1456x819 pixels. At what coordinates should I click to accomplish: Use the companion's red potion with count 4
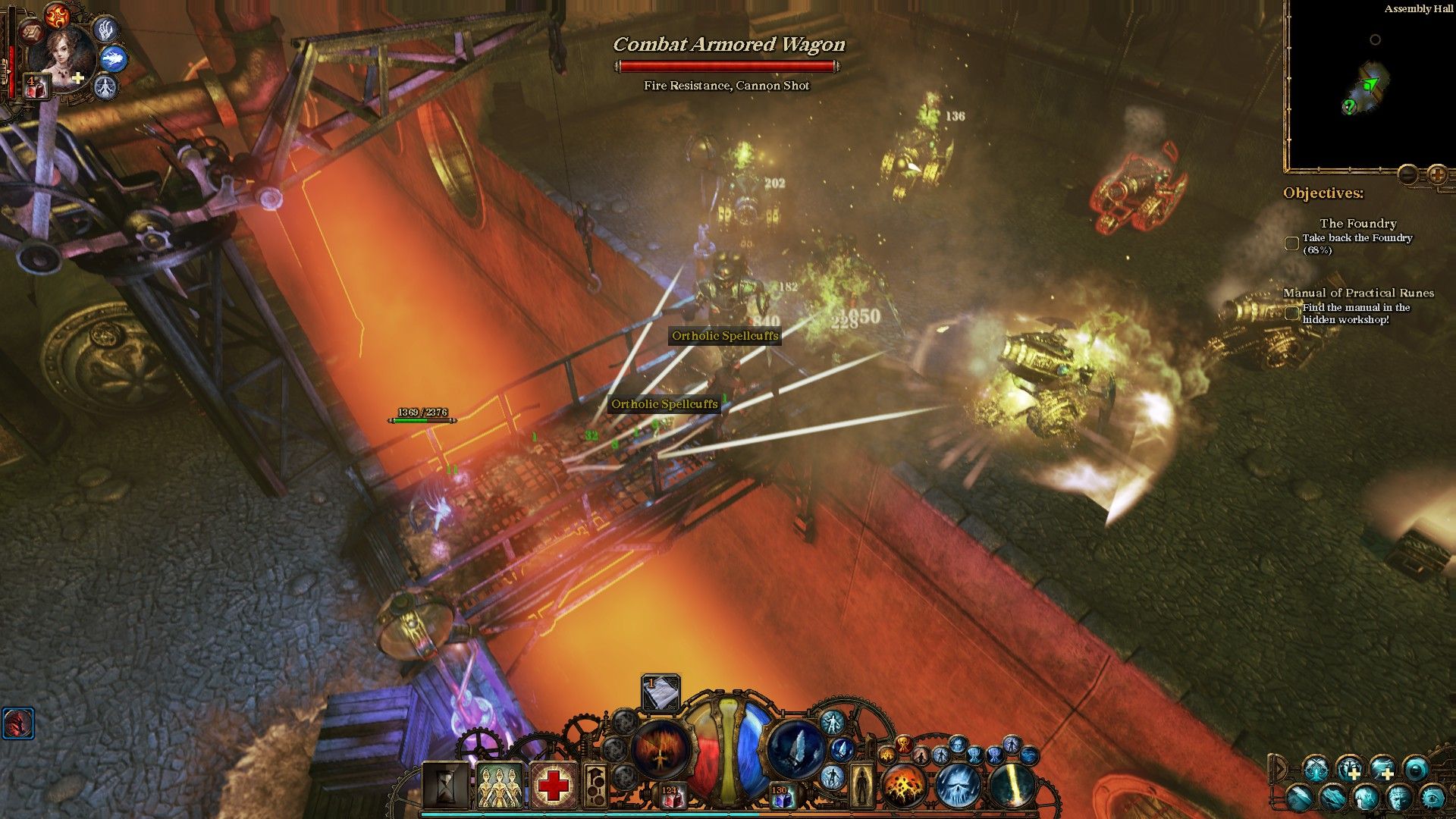(35, 86)
